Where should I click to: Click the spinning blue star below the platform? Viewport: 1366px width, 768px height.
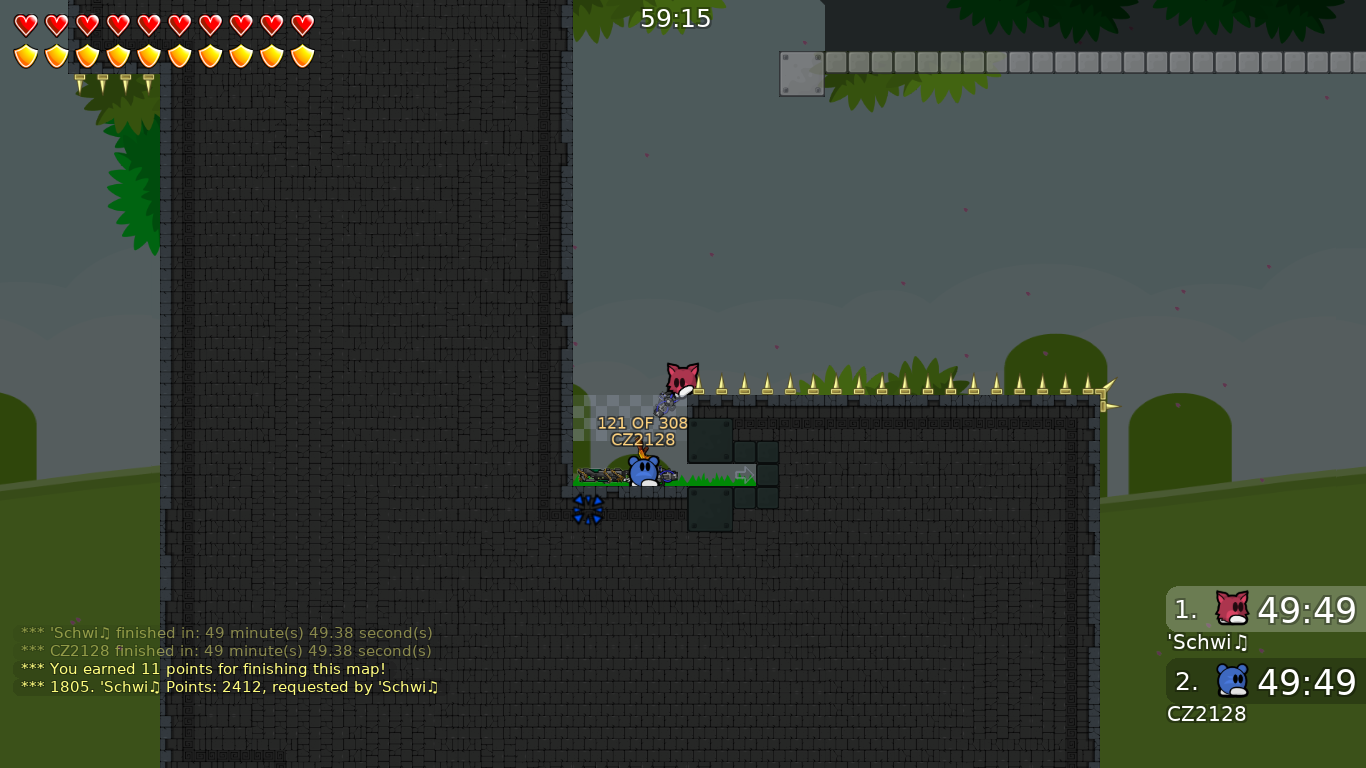588,510
